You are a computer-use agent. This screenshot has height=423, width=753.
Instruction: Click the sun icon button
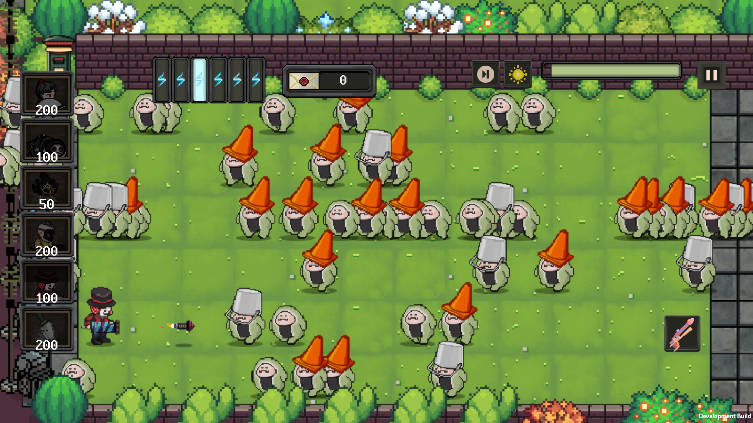coord(517,74)
